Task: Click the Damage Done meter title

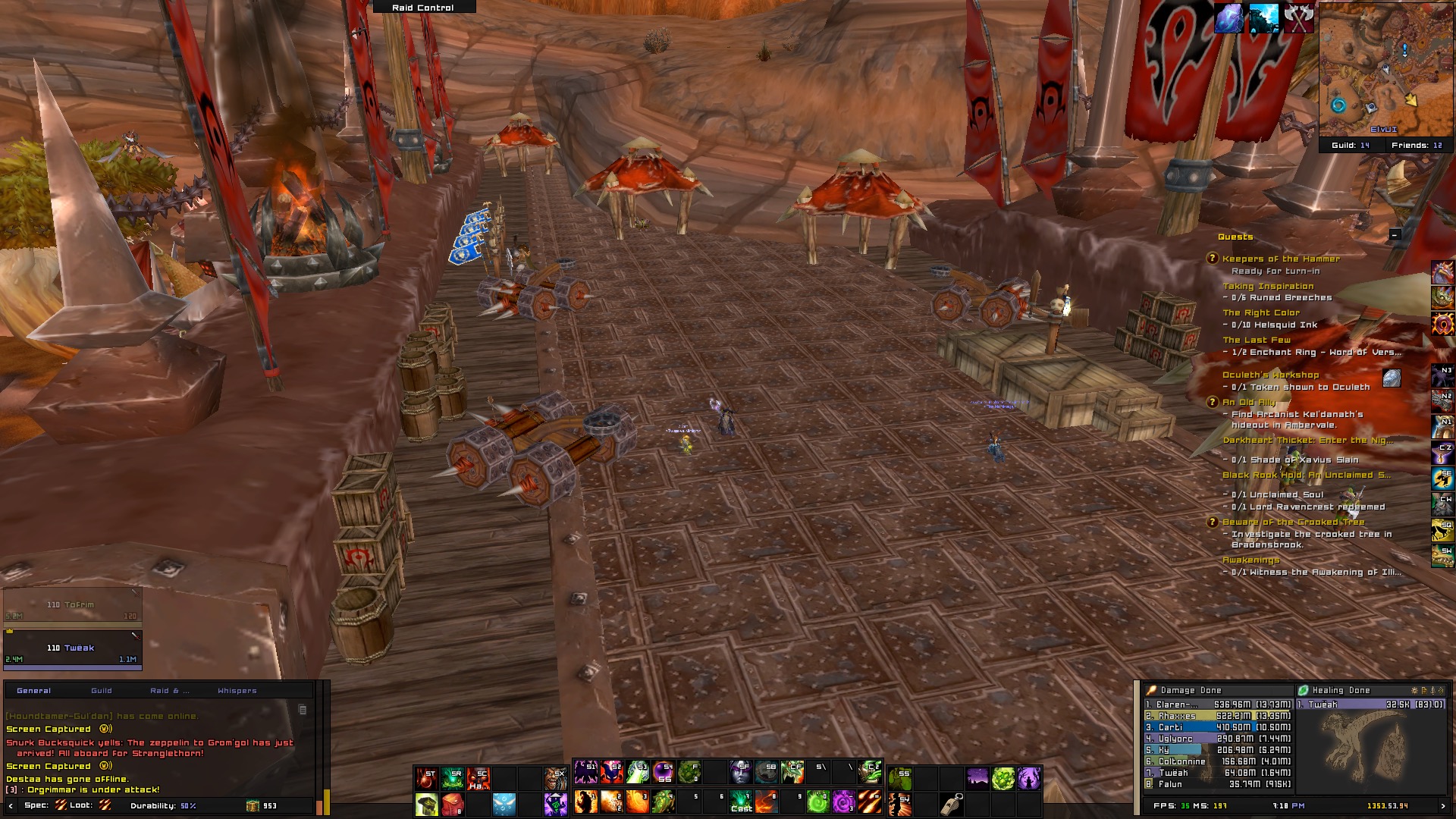Action: pyautogui.click(x=1191, y=690)
